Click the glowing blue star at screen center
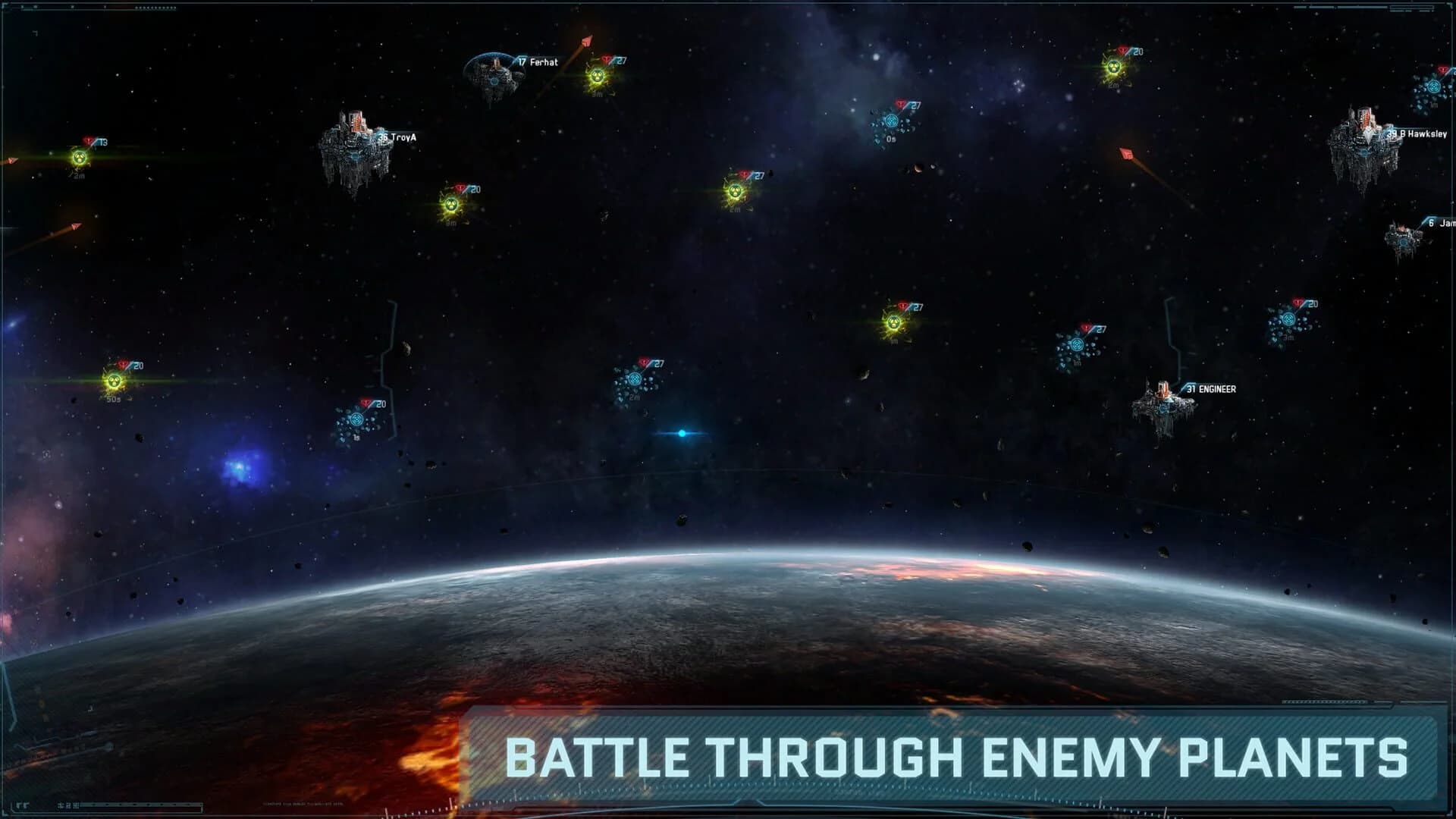The image size is (1456, 819). (x=681, y=432)
